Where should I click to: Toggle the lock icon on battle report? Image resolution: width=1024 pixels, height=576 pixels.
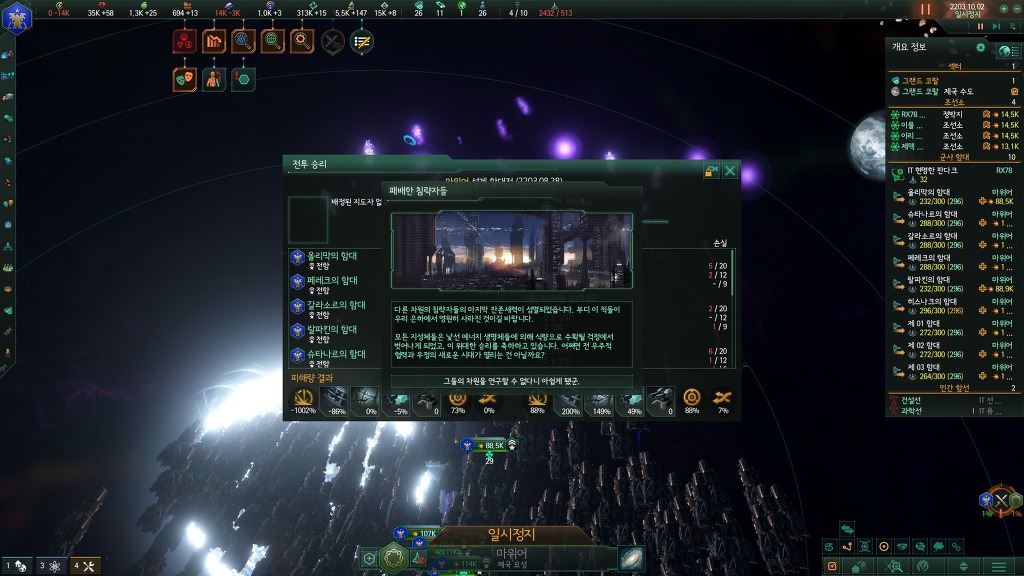click(x=712, y=171)
